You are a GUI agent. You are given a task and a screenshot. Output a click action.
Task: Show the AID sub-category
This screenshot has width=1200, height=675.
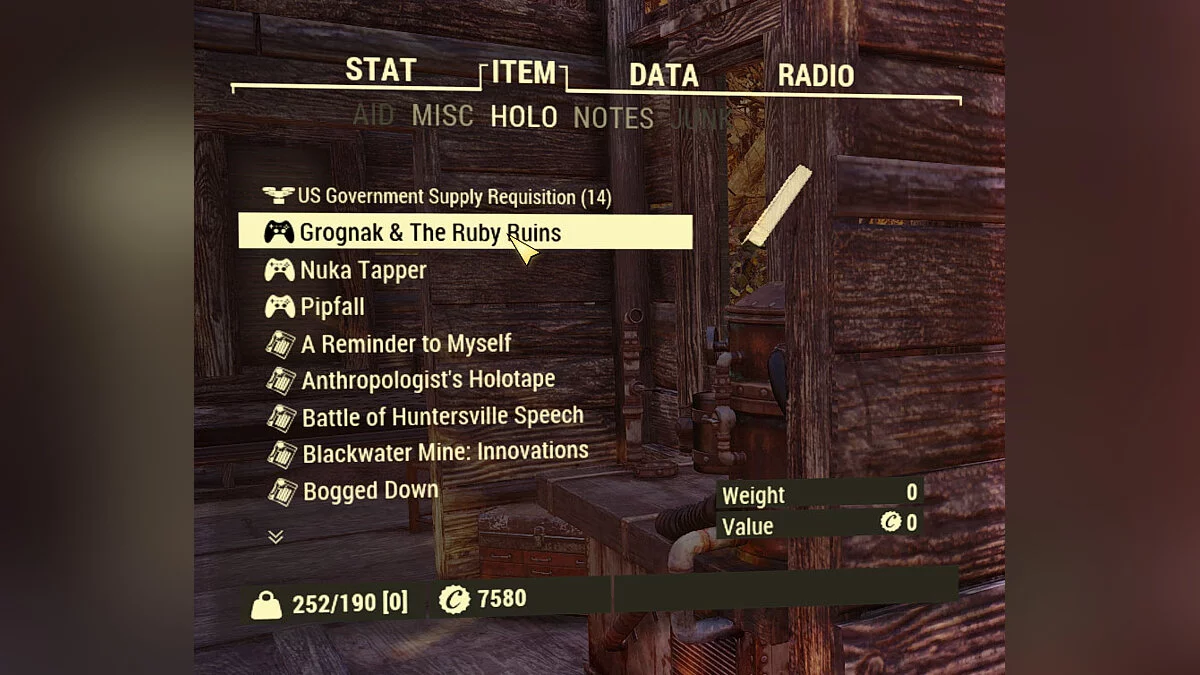[x=373, y=115]
